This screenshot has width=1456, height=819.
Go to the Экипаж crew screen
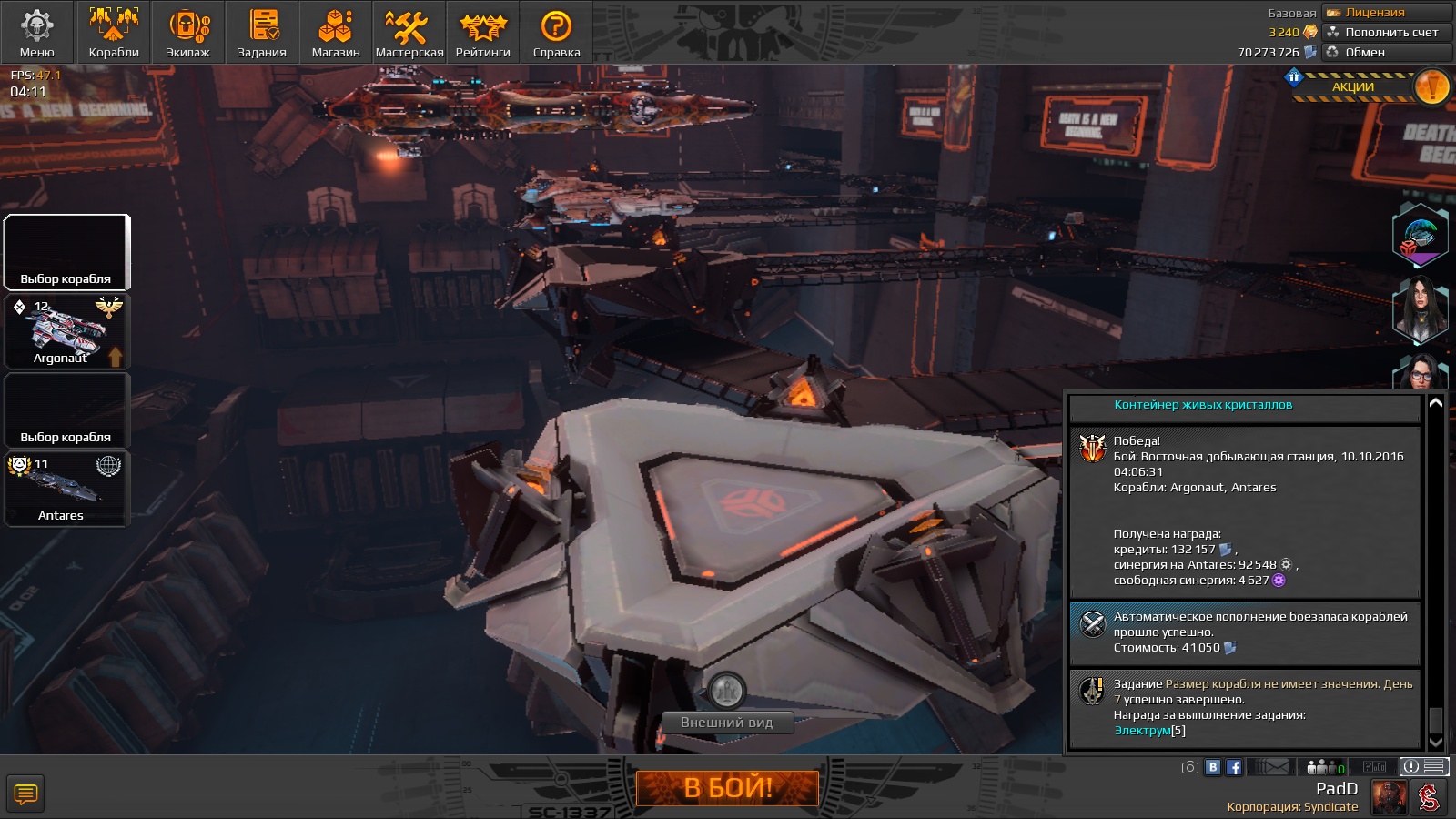[x=188, y=33]
